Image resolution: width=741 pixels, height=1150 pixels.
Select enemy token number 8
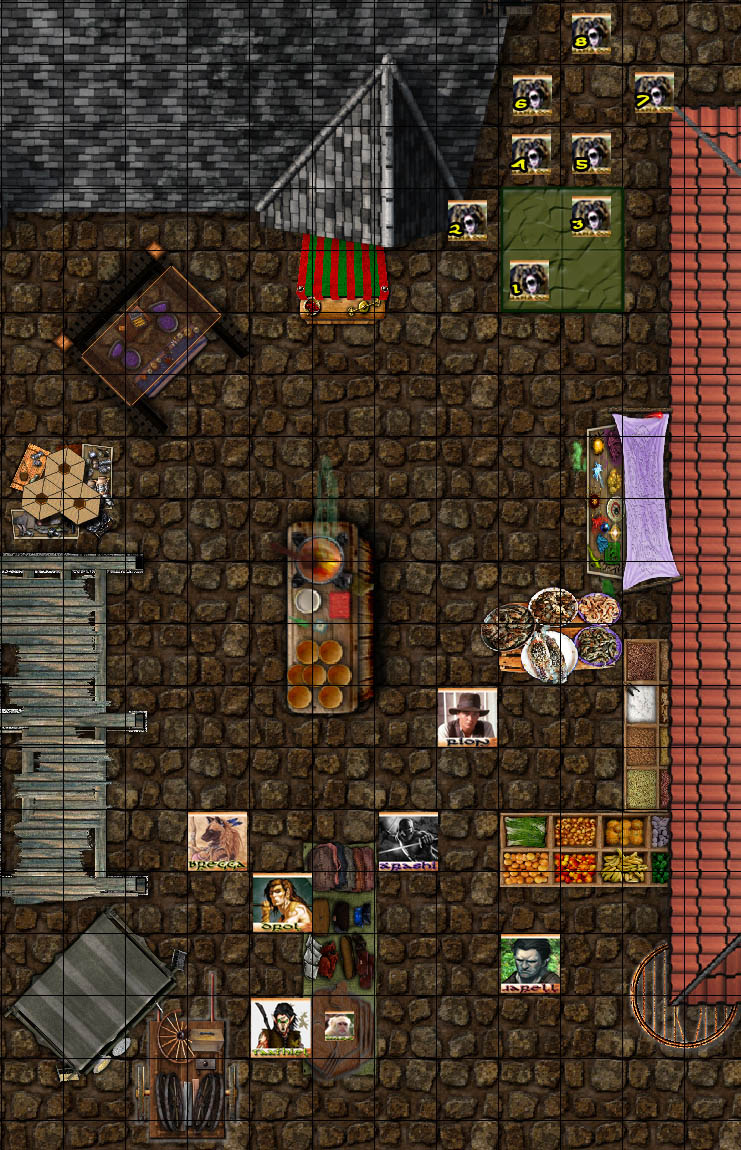coord(591,33)
